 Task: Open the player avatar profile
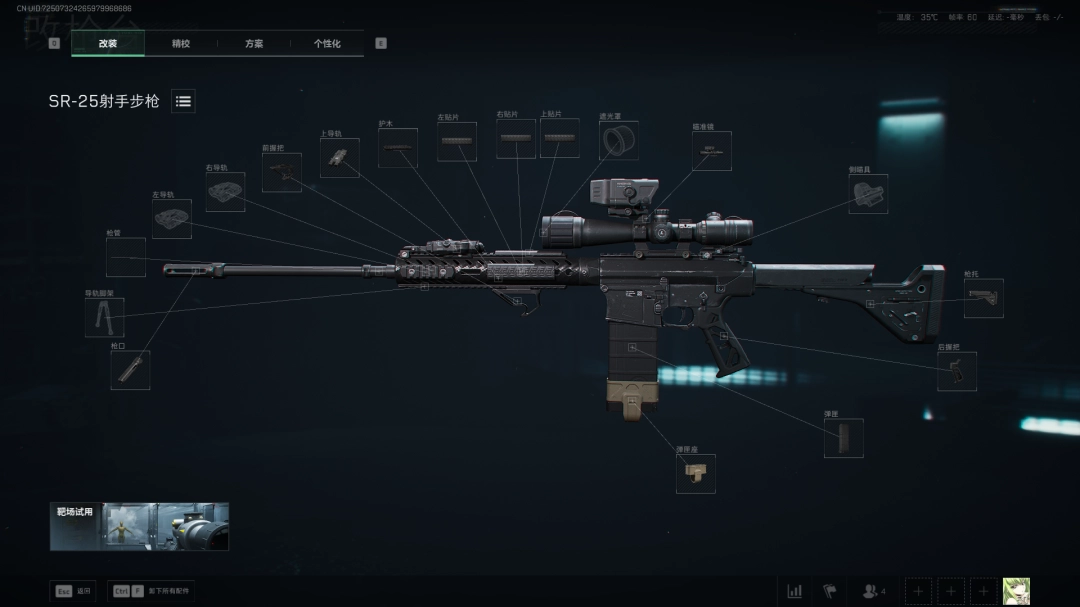[1016, 591]
